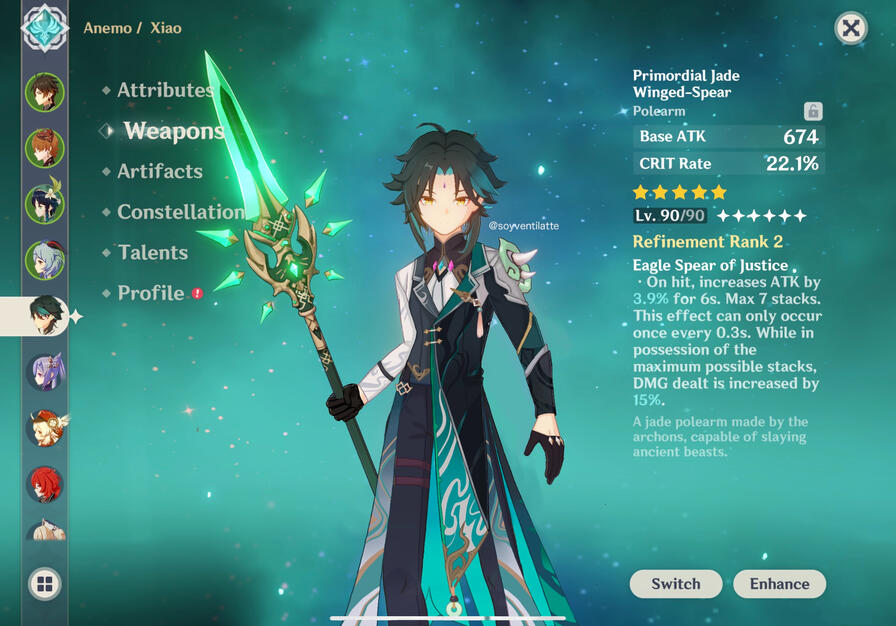Open Xiao's Profile page
The width and height of the screenshot is (896, 626).
point(150,293)
